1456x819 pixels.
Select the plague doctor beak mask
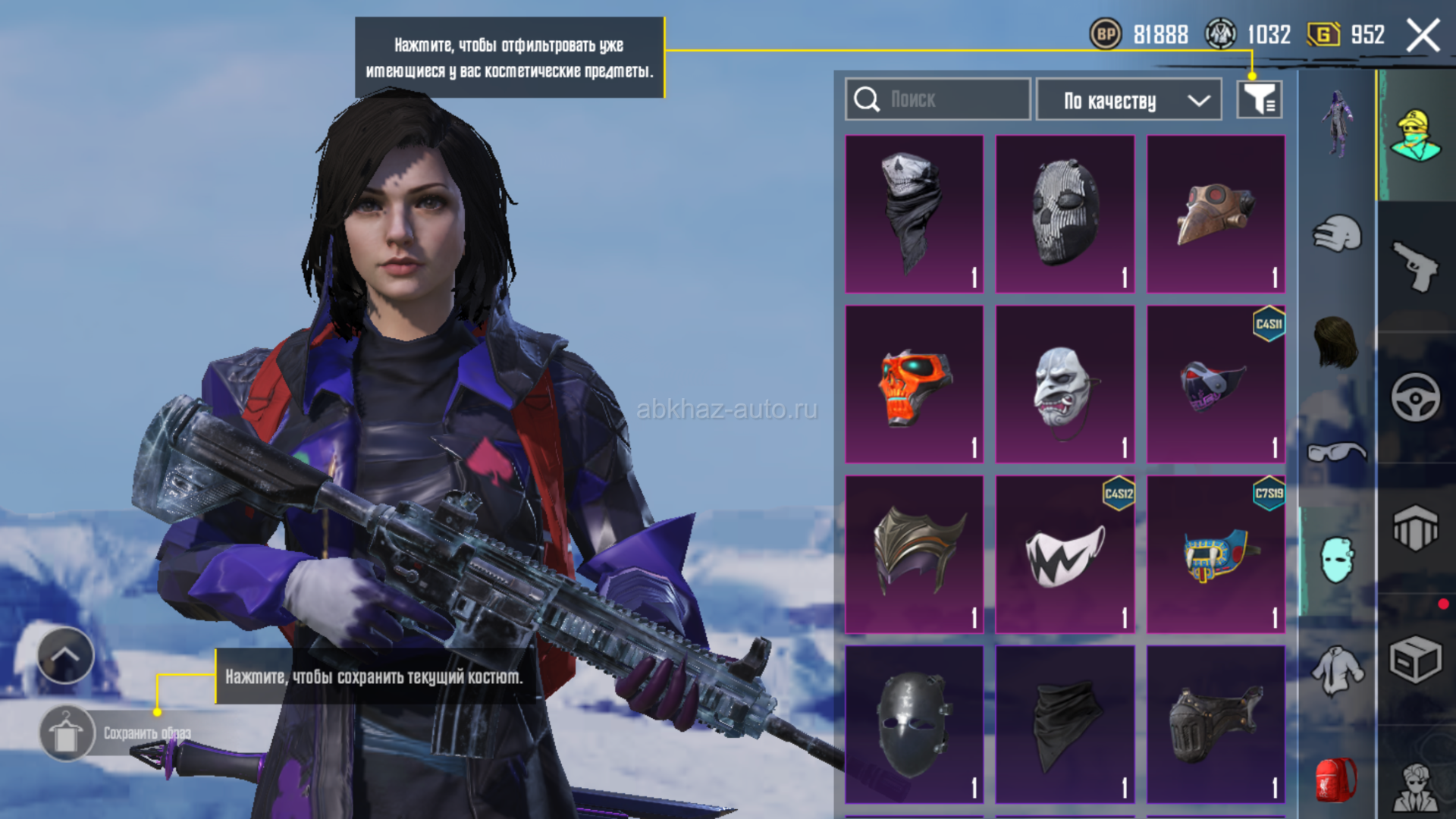[1215, 214]
